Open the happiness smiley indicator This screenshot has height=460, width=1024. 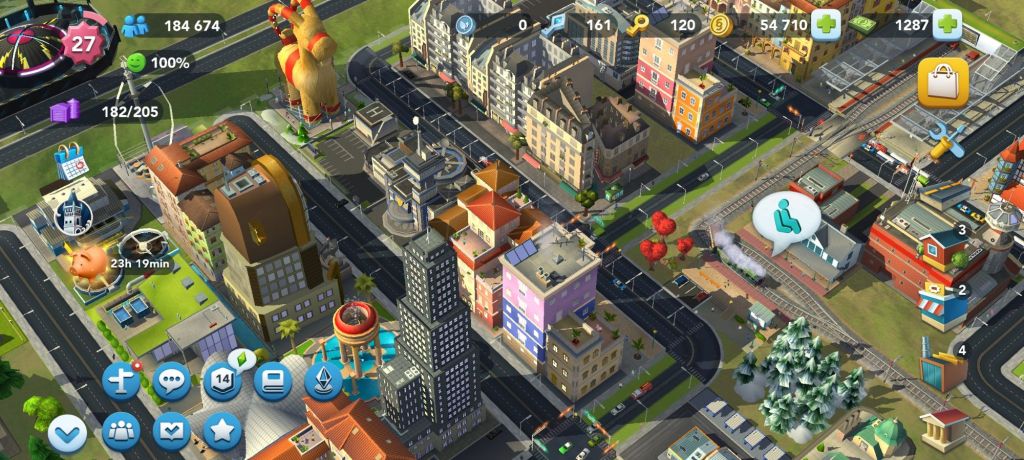tap(135, 63)
